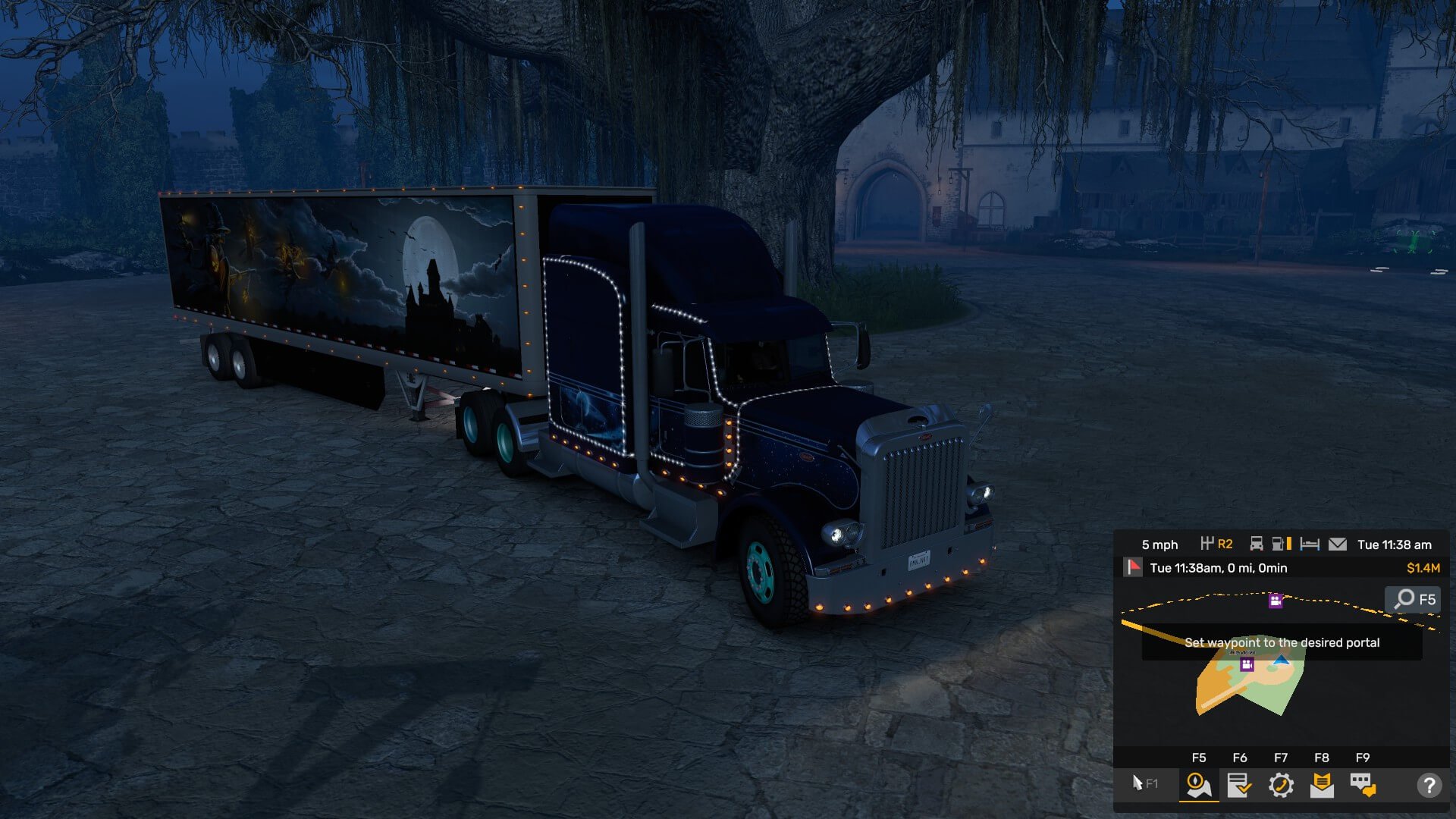1456x819 pixels.
Task: Show the yellow envelope messages tab
Action: coord(1322,785)
